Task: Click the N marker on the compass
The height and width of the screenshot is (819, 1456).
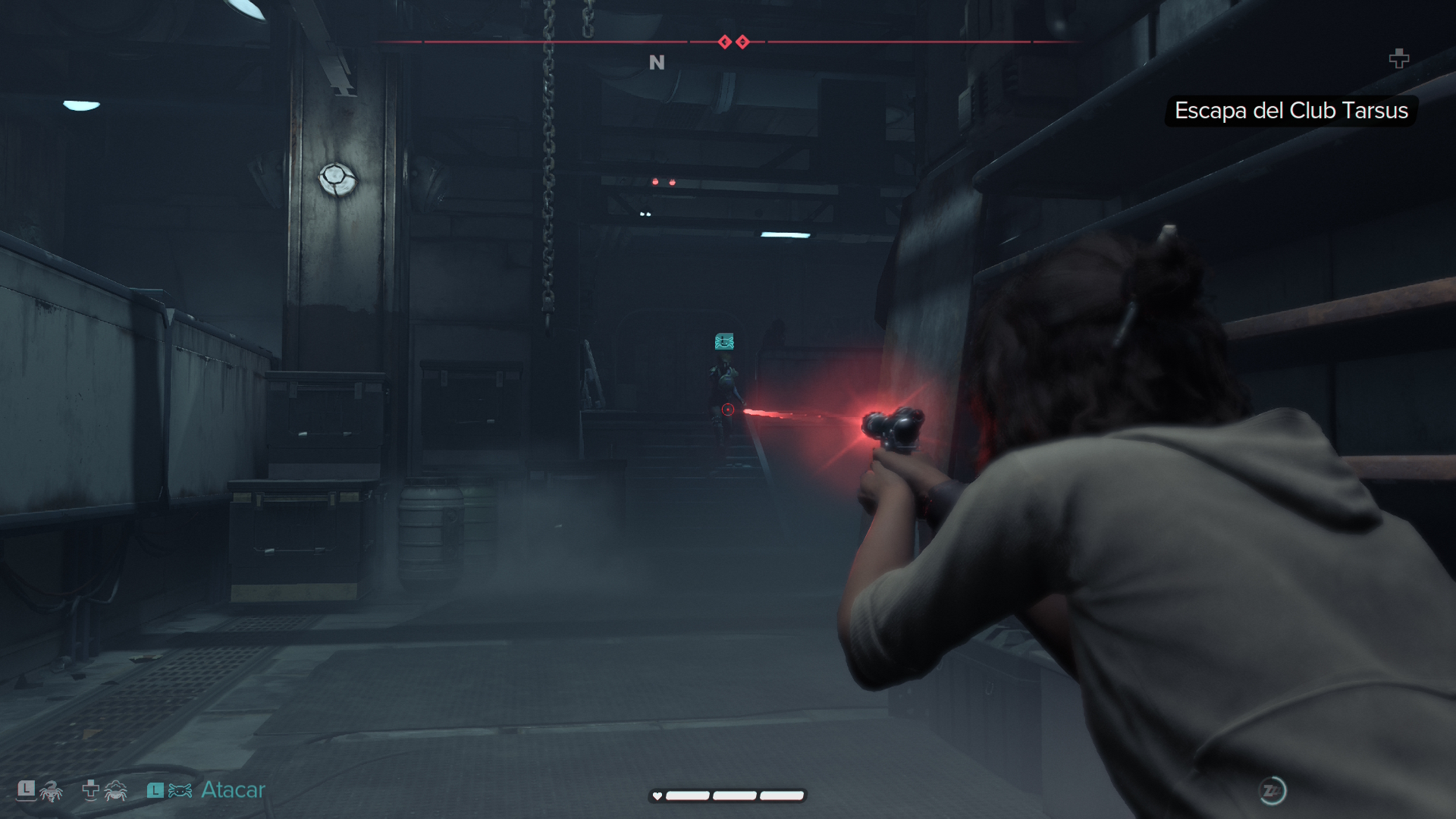Action: (x=657, y=63)
